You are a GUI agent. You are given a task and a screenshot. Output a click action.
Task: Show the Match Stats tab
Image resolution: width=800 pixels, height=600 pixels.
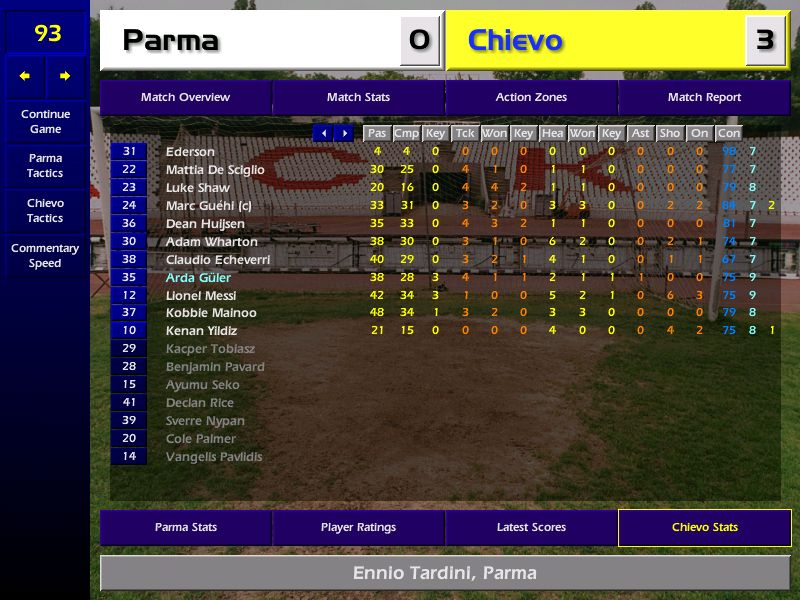(358, 97)
